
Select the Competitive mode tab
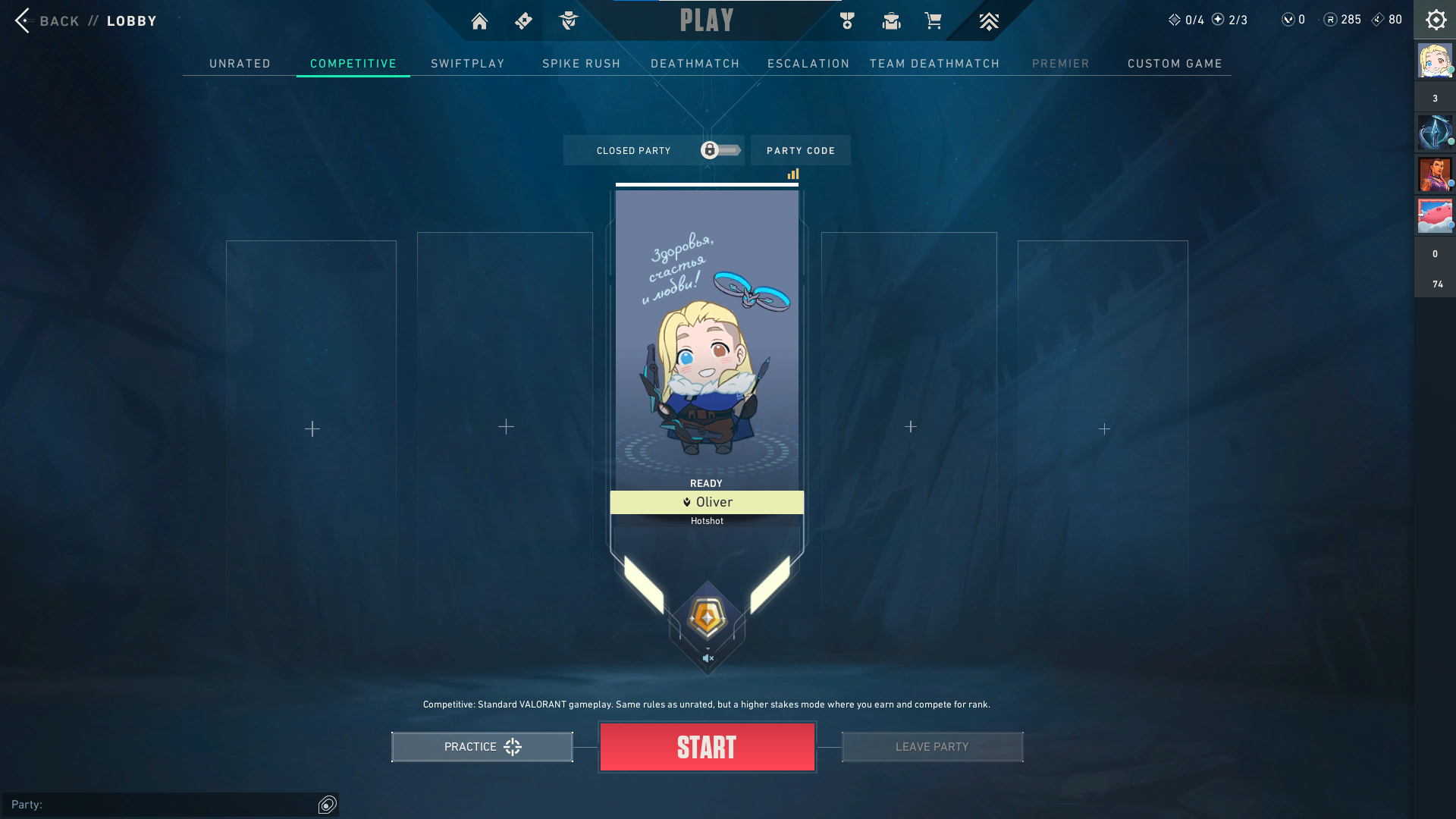point(353,64)
